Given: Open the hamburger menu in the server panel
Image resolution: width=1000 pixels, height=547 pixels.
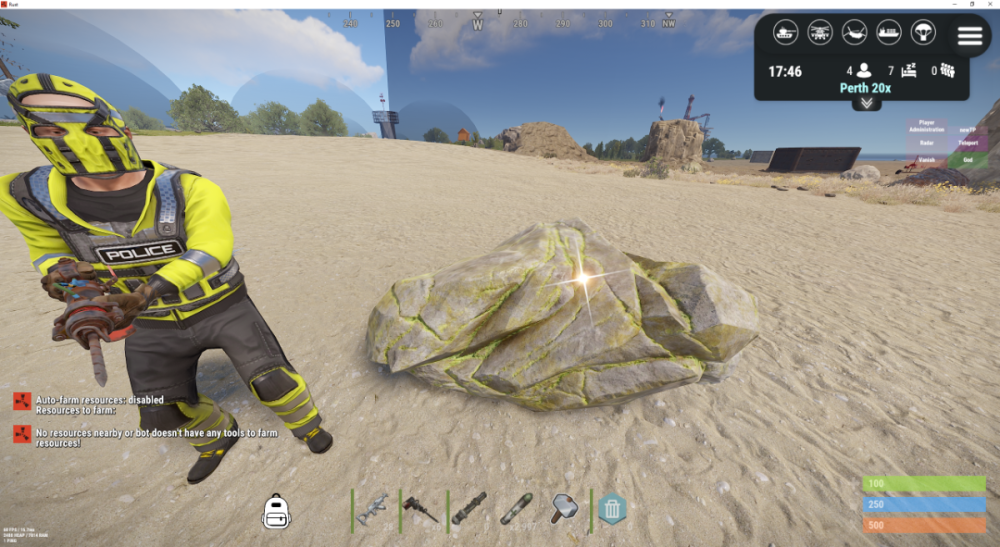Looking at the screenshot, I should click(x=969, y=36).
